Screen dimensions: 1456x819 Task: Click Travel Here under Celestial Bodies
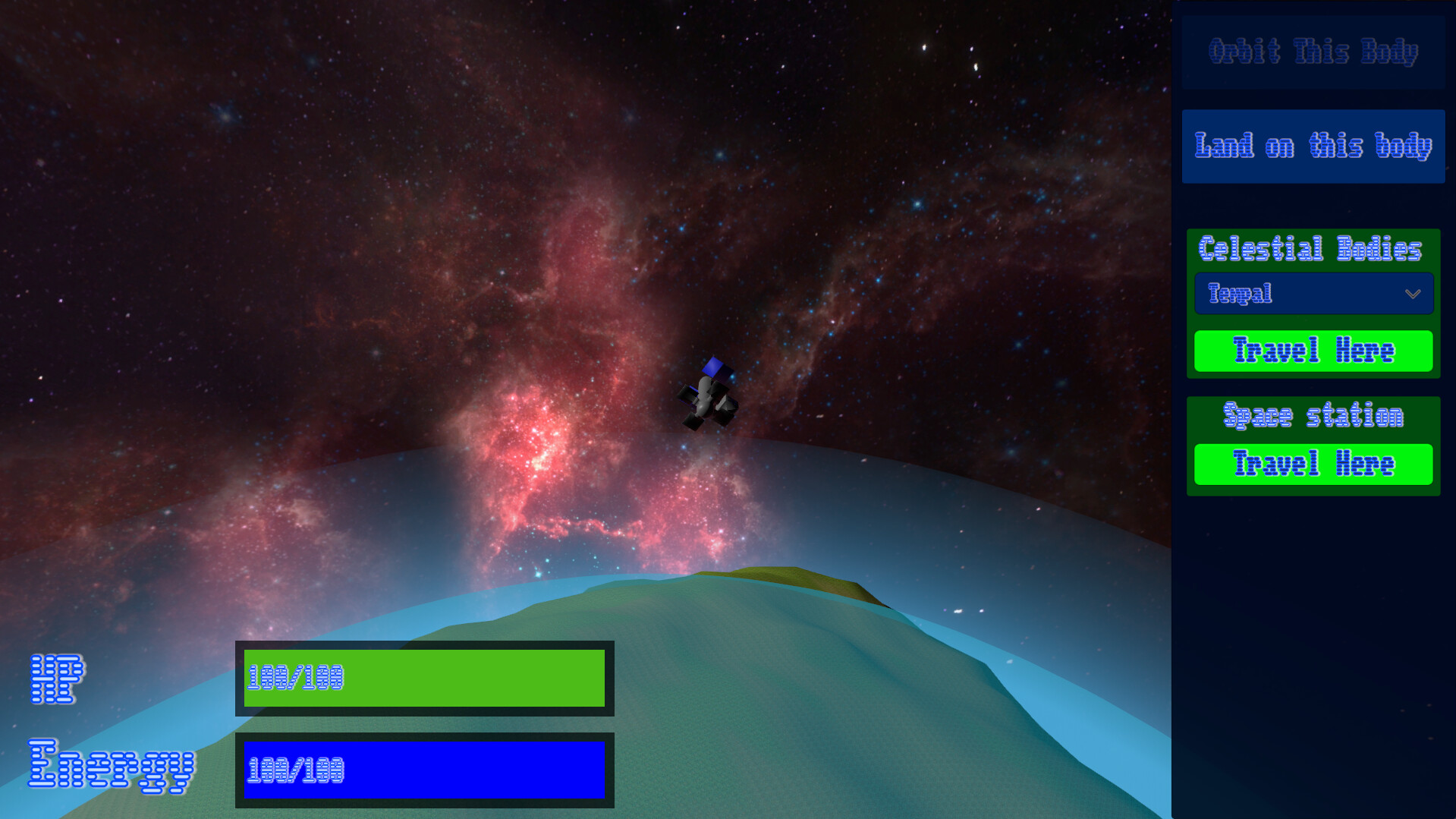click(x=1313, y=351)
